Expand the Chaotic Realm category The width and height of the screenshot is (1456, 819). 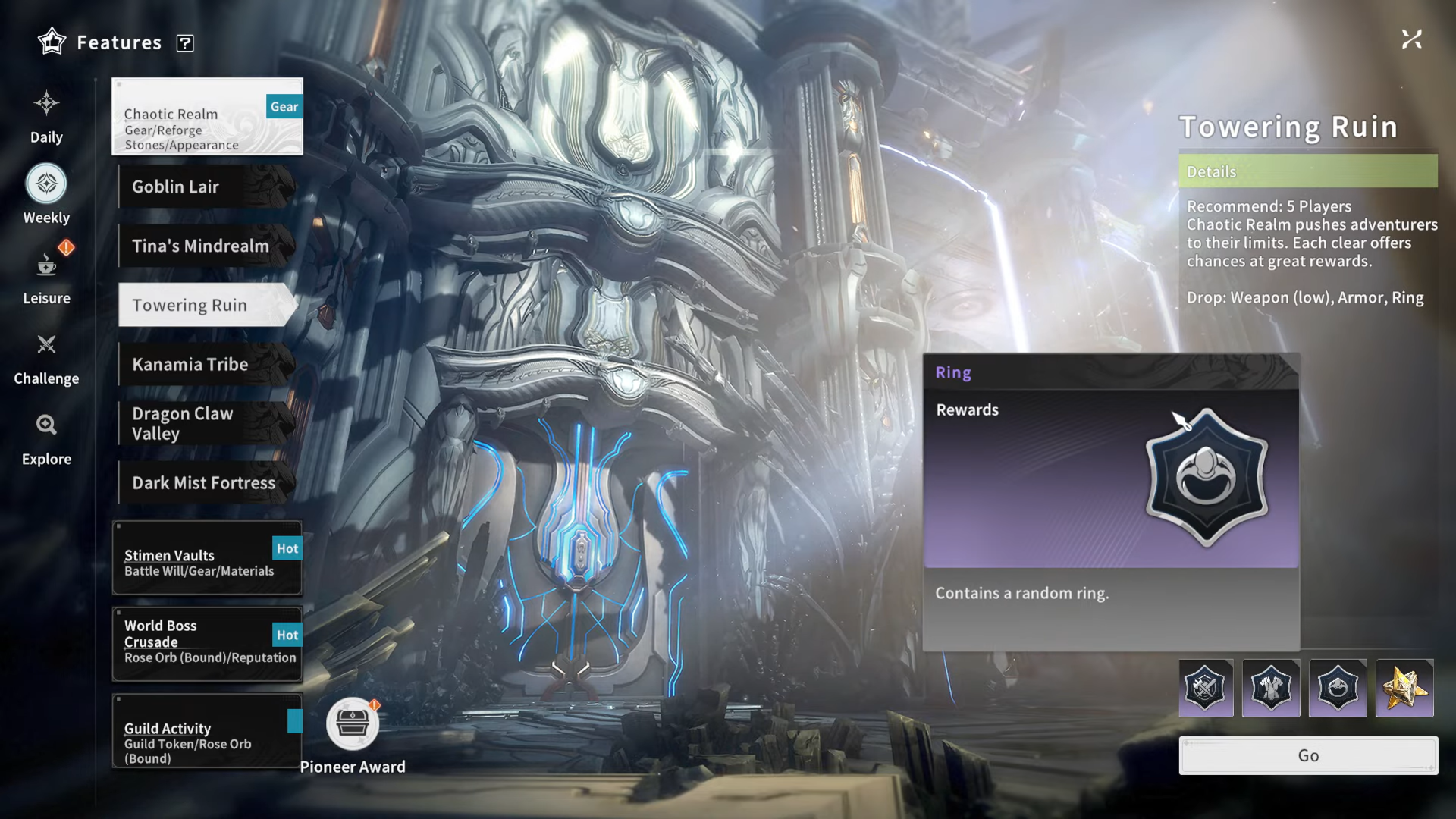coord(207,117)
